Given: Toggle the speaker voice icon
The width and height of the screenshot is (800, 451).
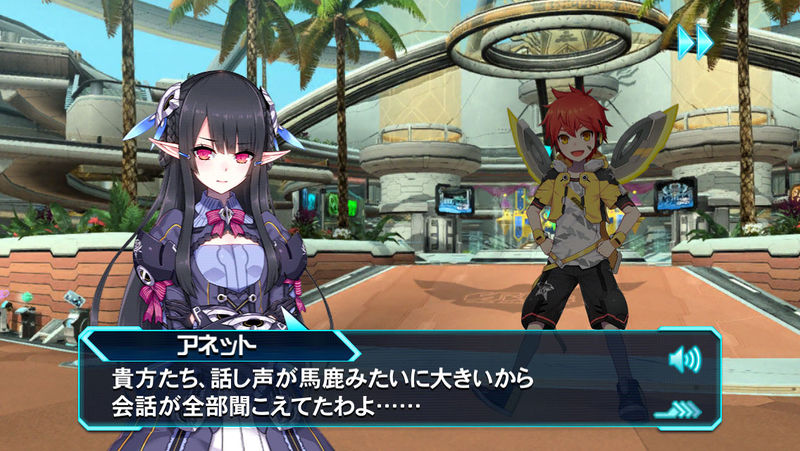Looking at the screenshot, I should (x=684, y=358).
